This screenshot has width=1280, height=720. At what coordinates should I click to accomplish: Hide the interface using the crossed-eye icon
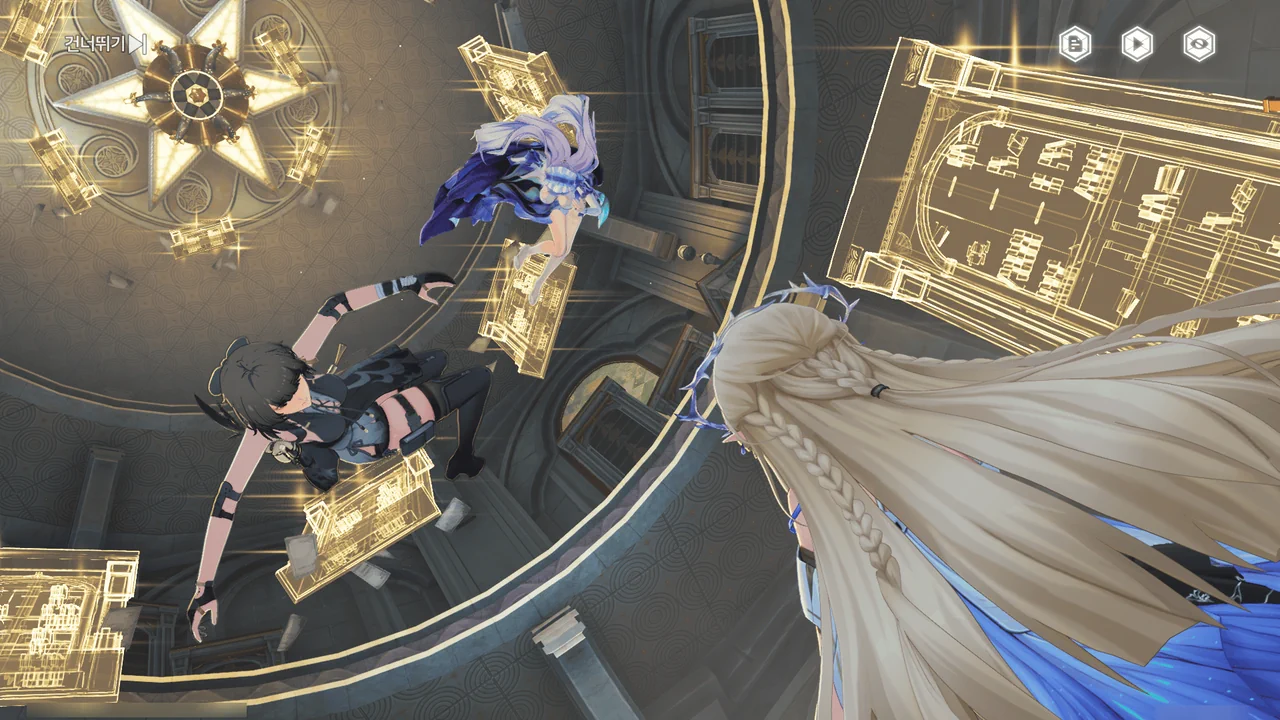coord(1199,44)
